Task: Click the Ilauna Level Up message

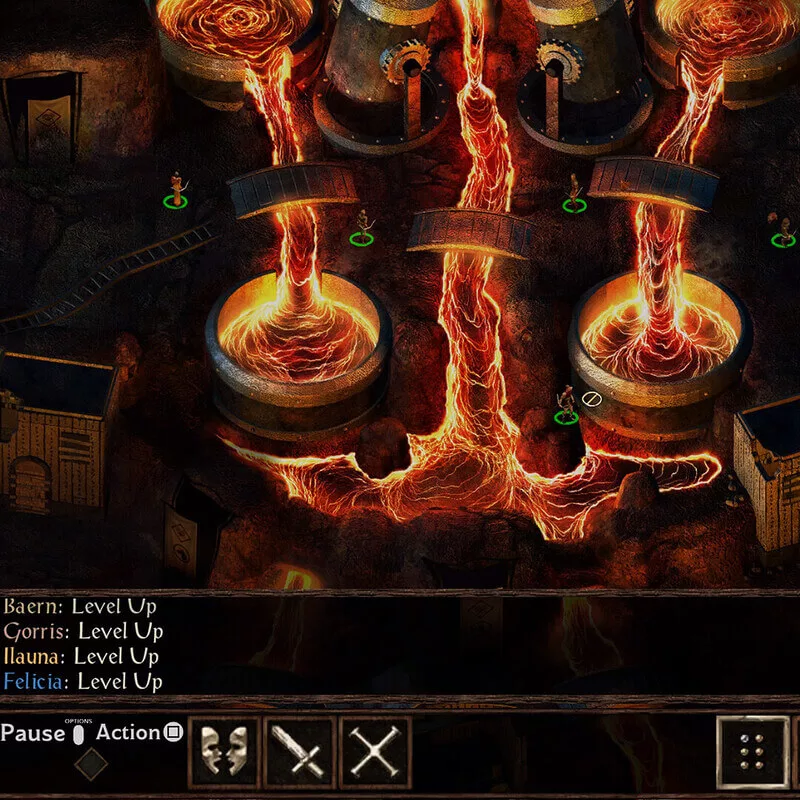Action: coord(81,657)
